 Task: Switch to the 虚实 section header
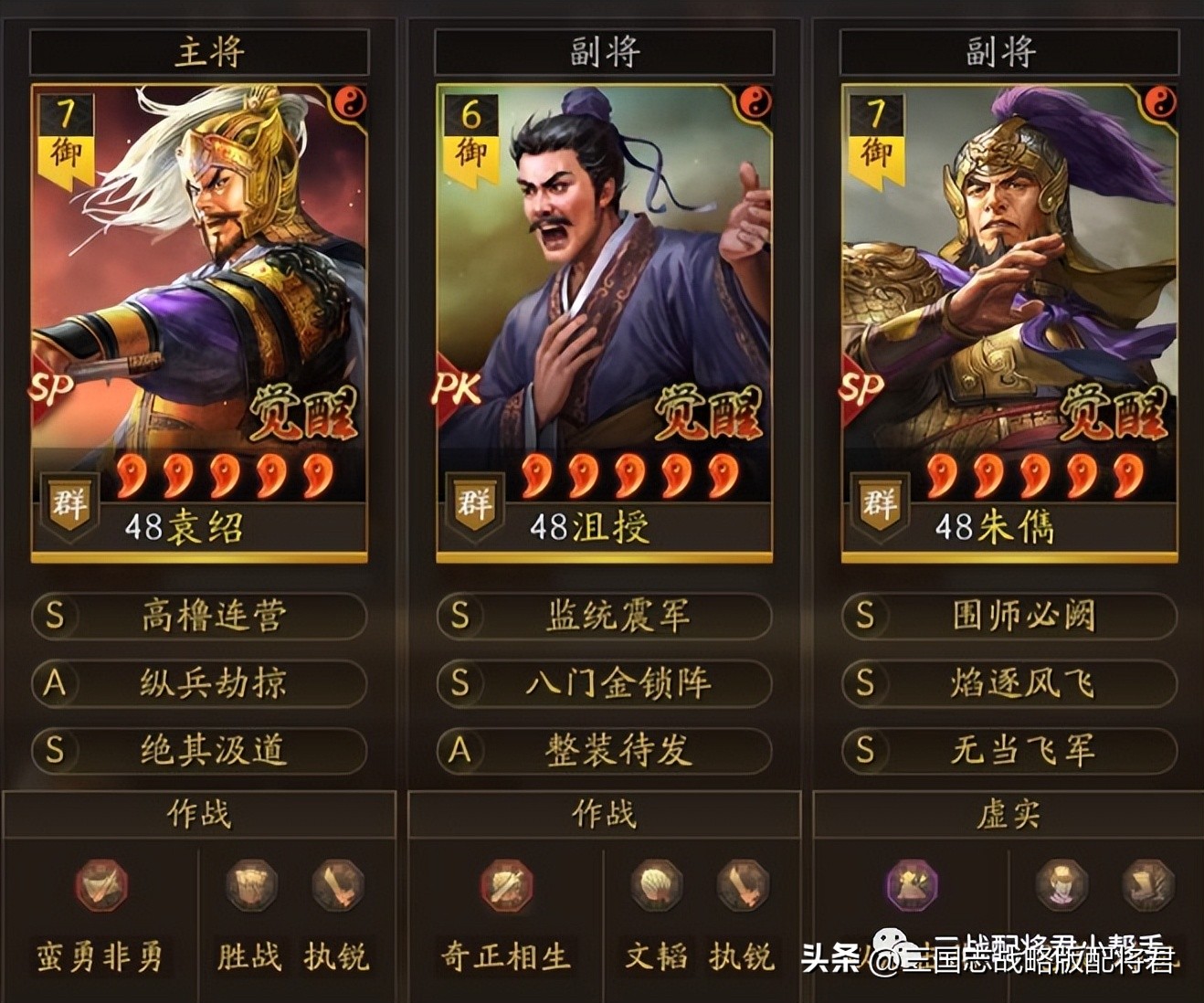1006,816
